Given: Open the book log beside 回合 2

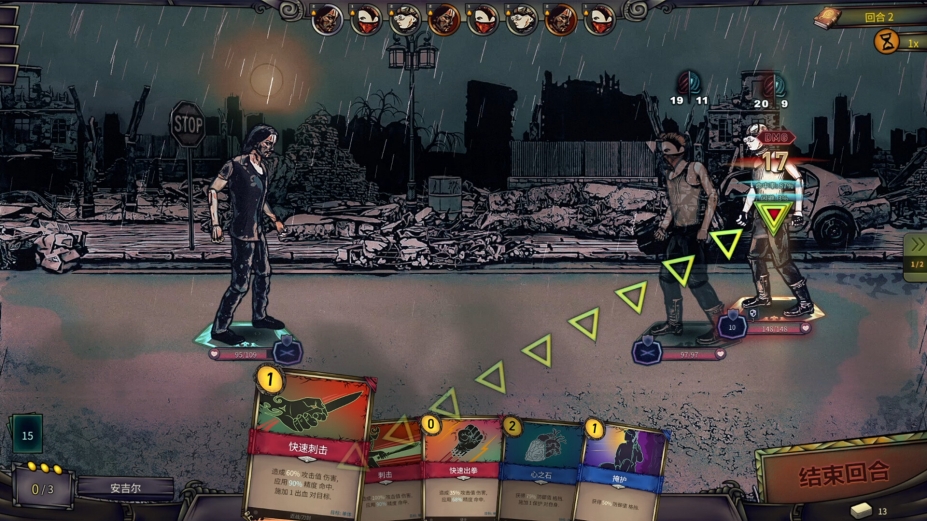Looking at the screenshot, I should (x=827, y=17).
